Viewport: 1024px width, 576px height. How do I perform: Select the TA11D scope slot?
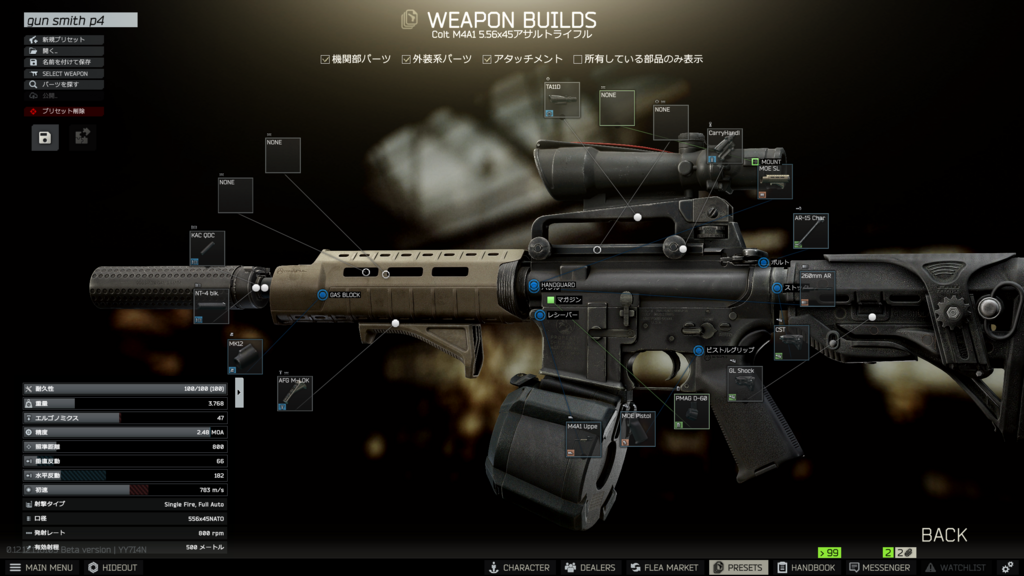[561, 102]
